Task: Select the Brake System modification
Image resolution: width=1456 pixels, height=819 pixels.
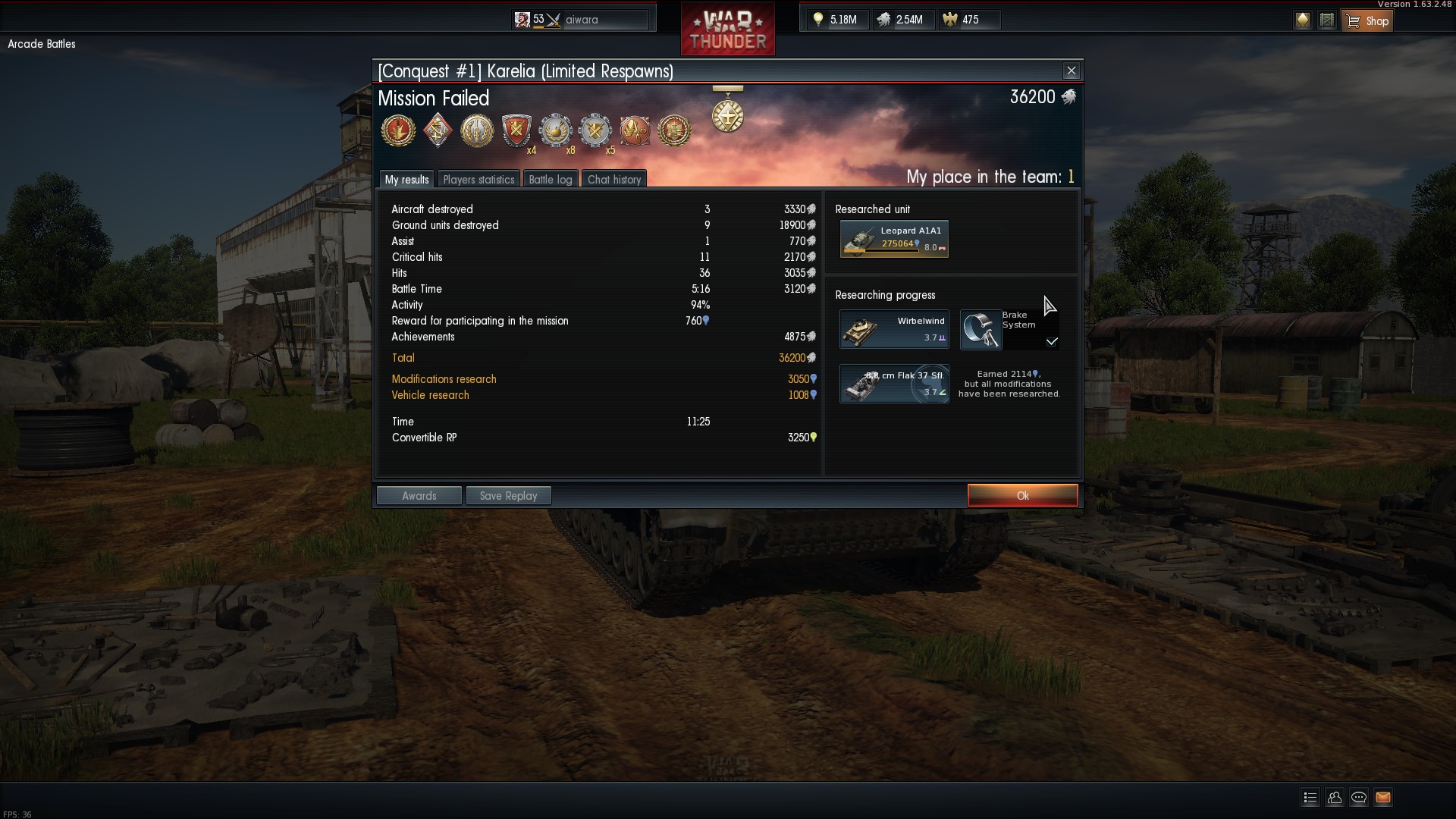Action: coord(1009,329)
